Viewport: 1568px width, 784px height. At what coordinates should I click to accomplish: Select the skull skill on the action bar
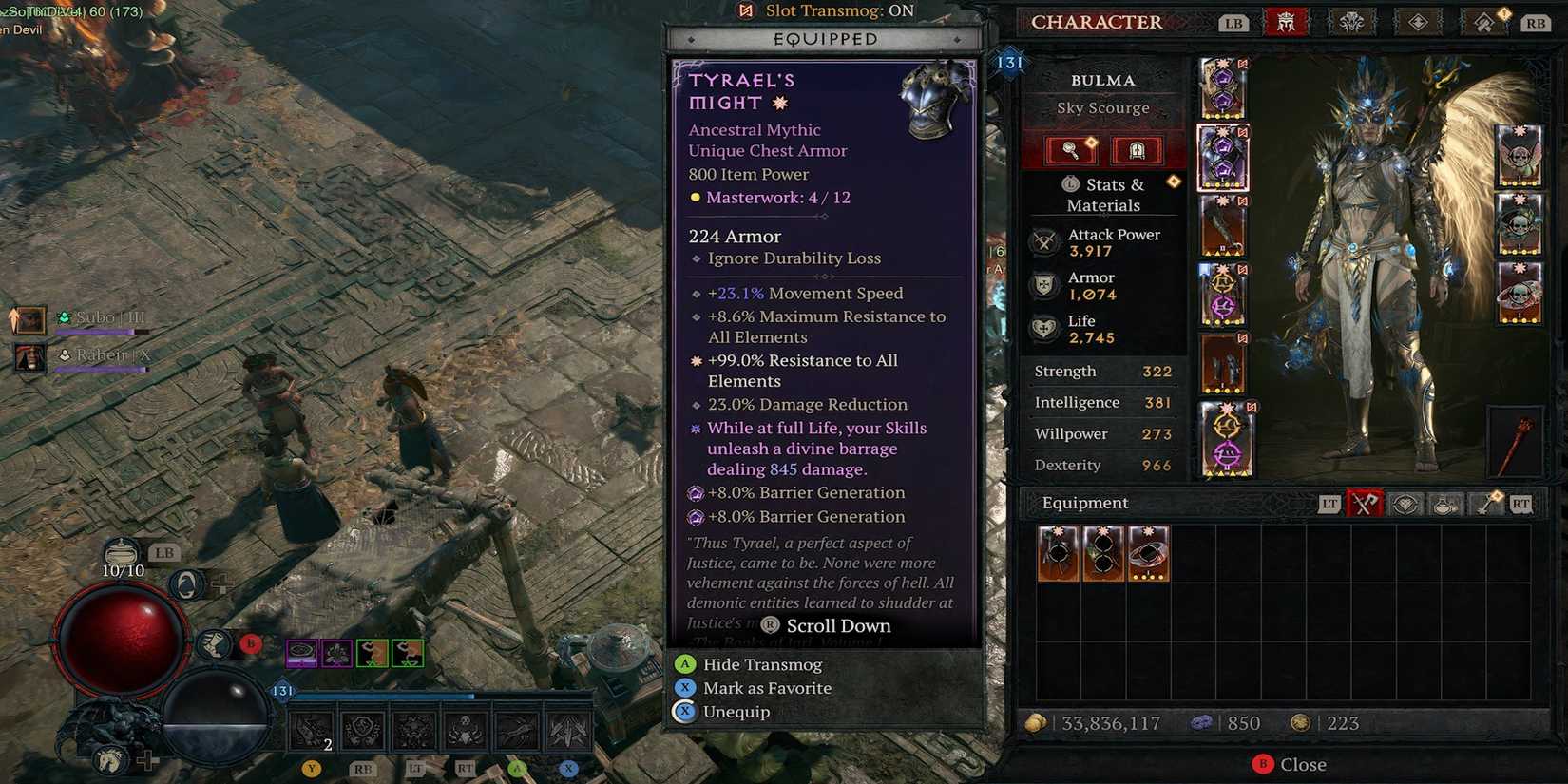465,730
